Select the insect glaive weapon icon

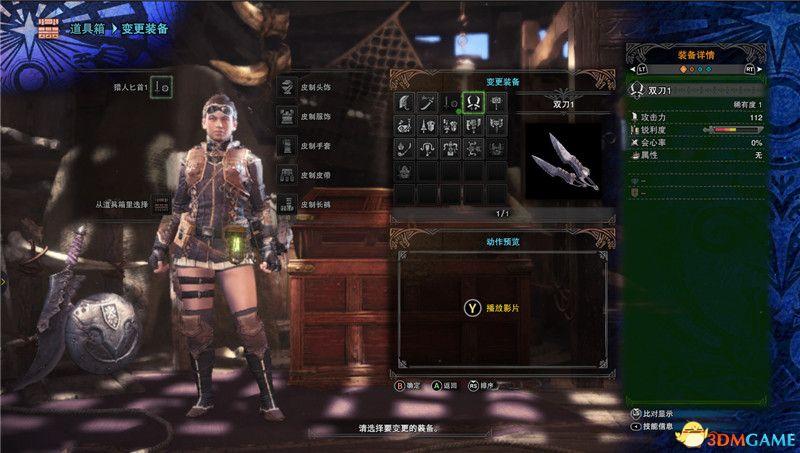[404, 149]
